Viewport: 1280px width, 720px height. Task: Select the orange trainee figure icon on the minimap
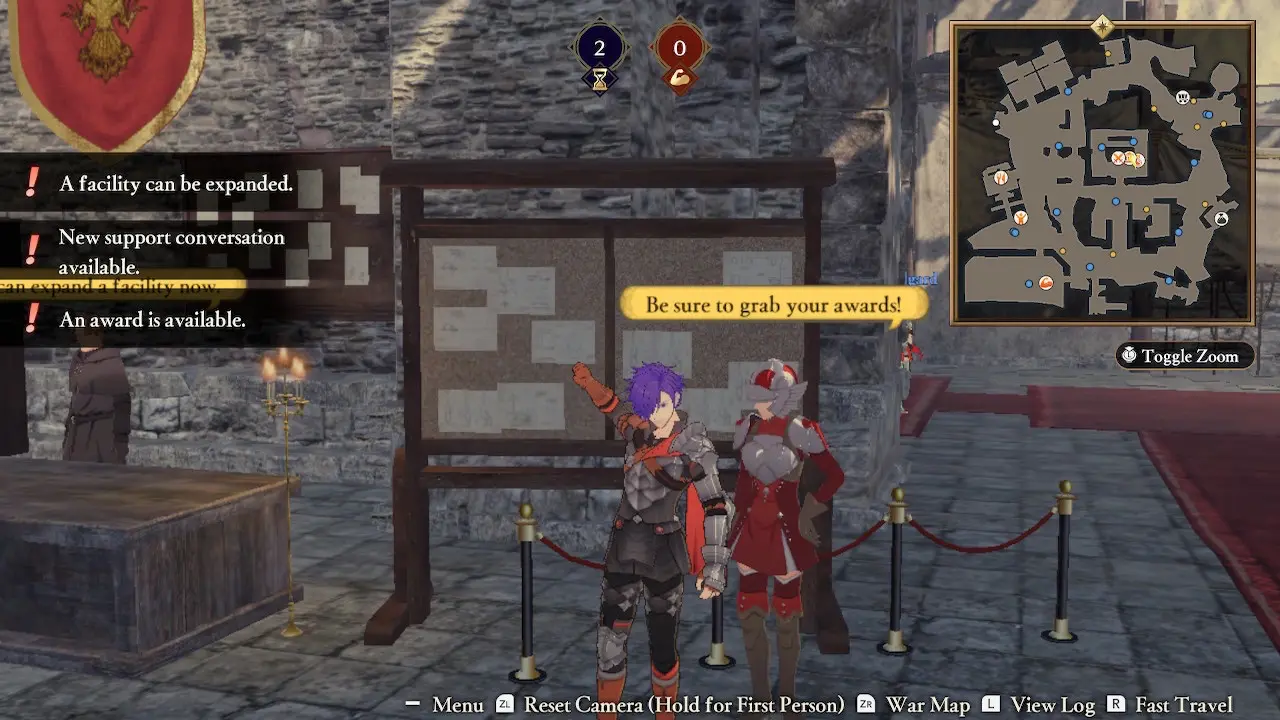click(1021, 218)
